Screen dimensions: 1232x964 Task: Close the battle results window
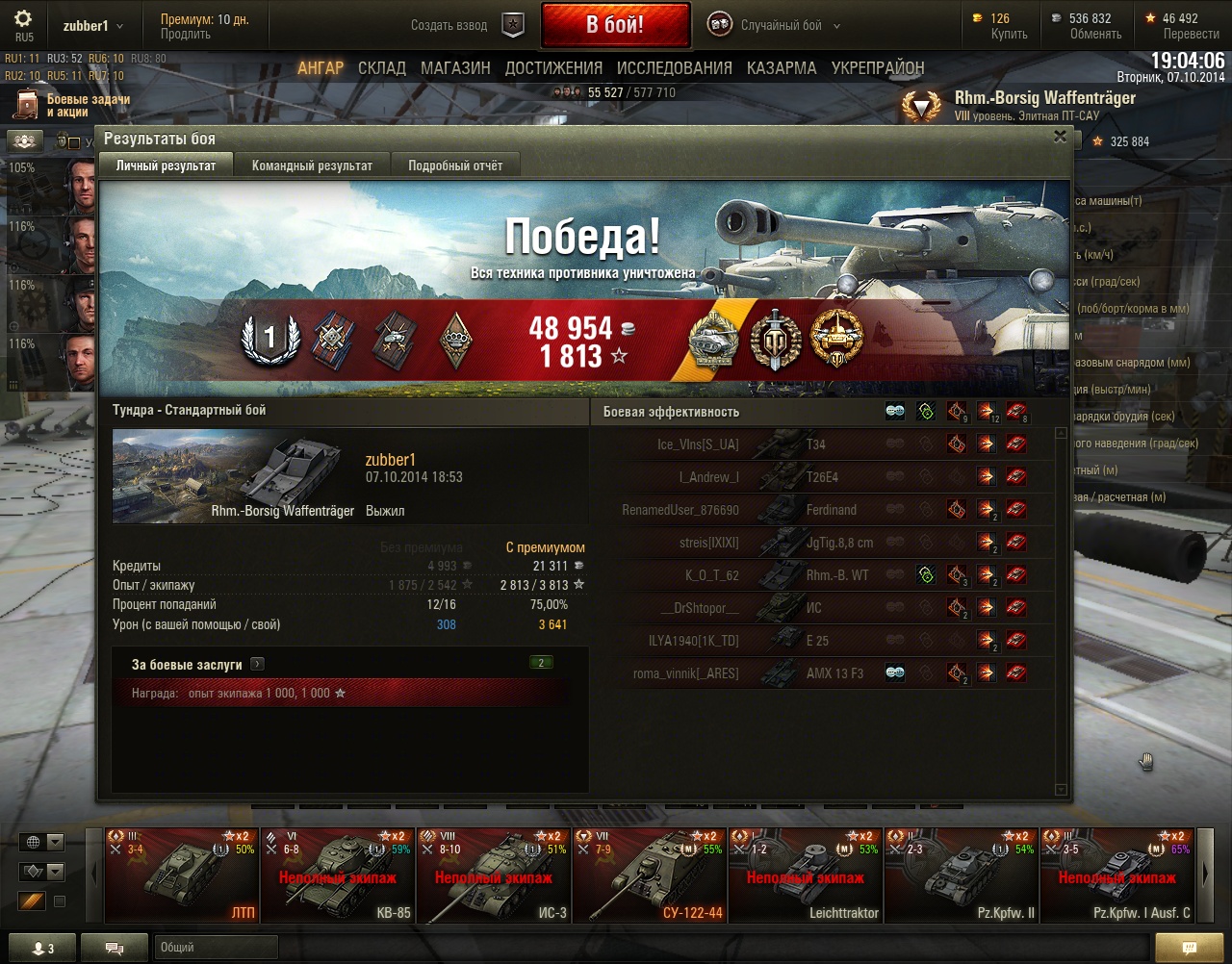click(1060, 137)
